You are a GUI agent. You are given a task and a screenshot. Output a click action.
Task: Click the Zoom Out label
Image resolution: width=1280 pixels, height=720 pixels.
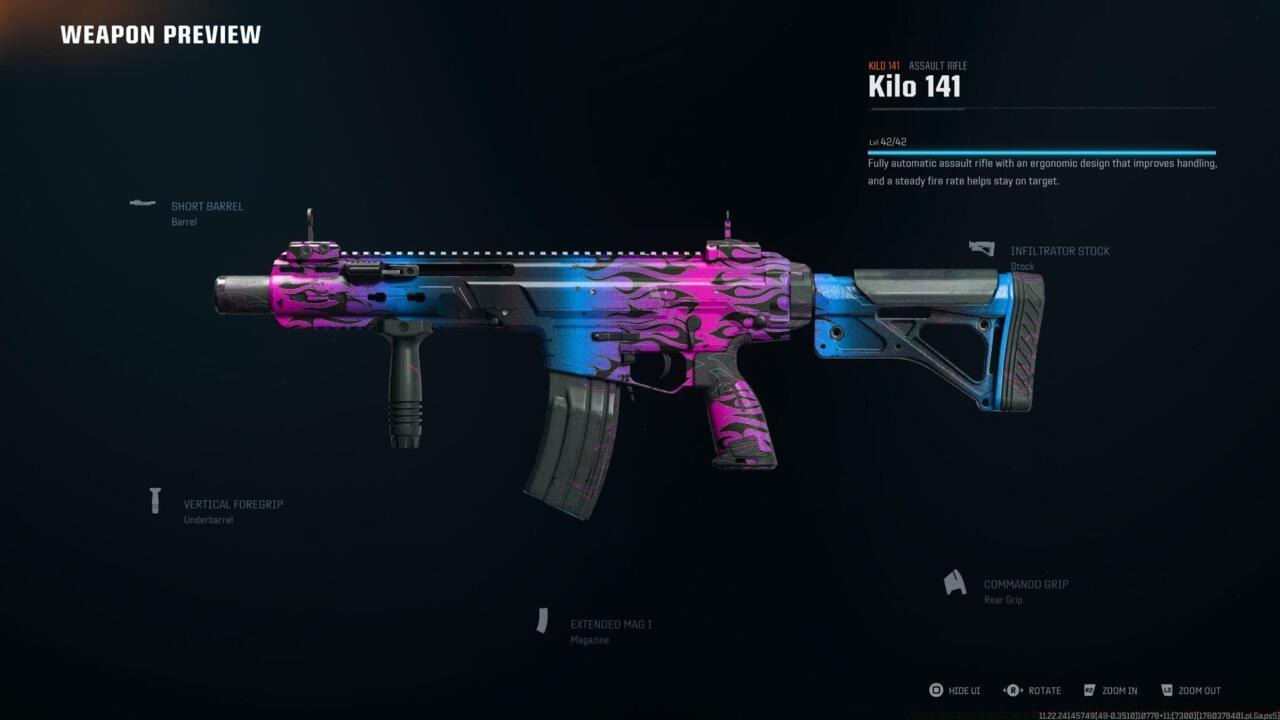click(1201, 690)
